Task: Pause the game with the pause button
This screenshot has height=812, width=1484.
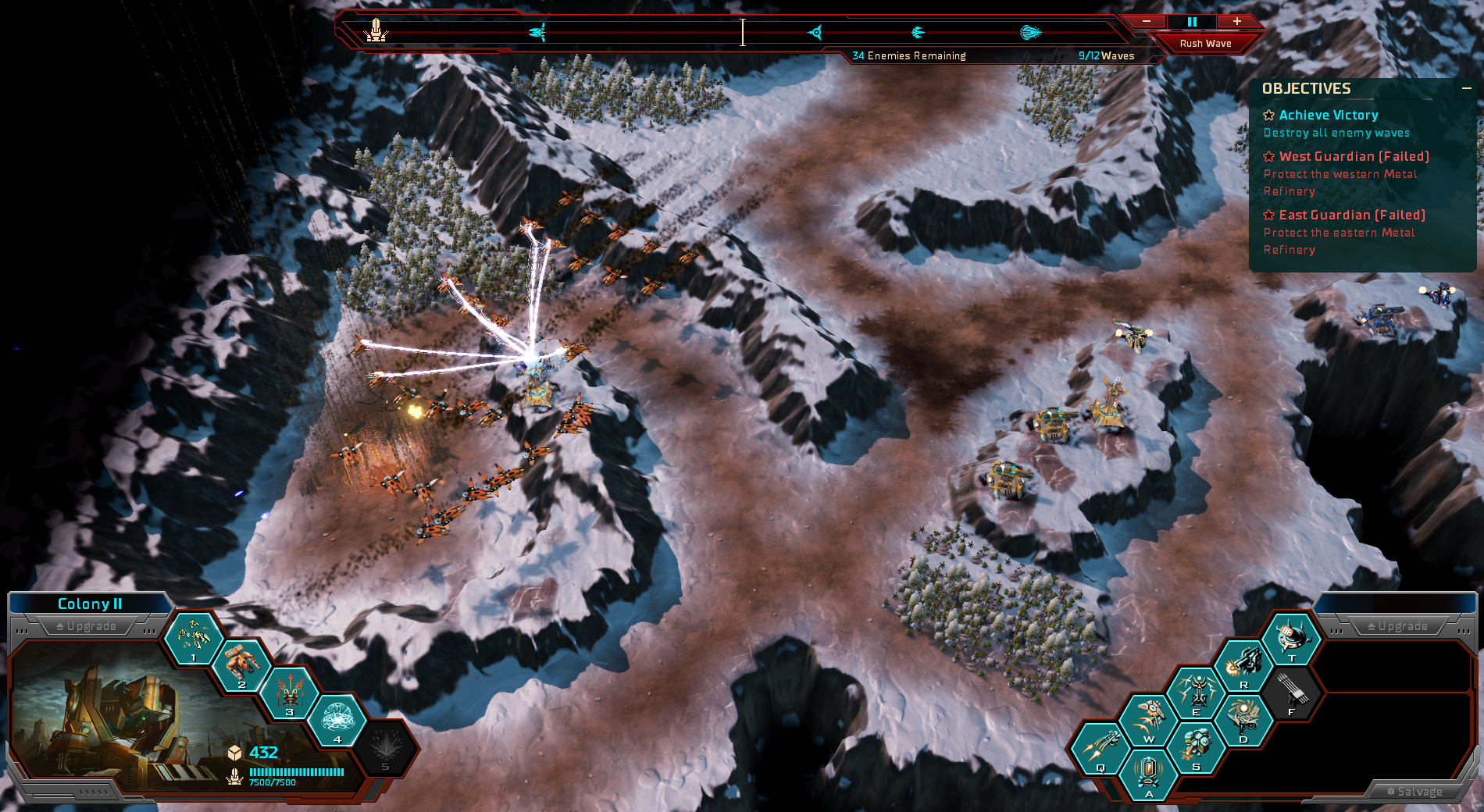Action: click(x=1192, y=22)
